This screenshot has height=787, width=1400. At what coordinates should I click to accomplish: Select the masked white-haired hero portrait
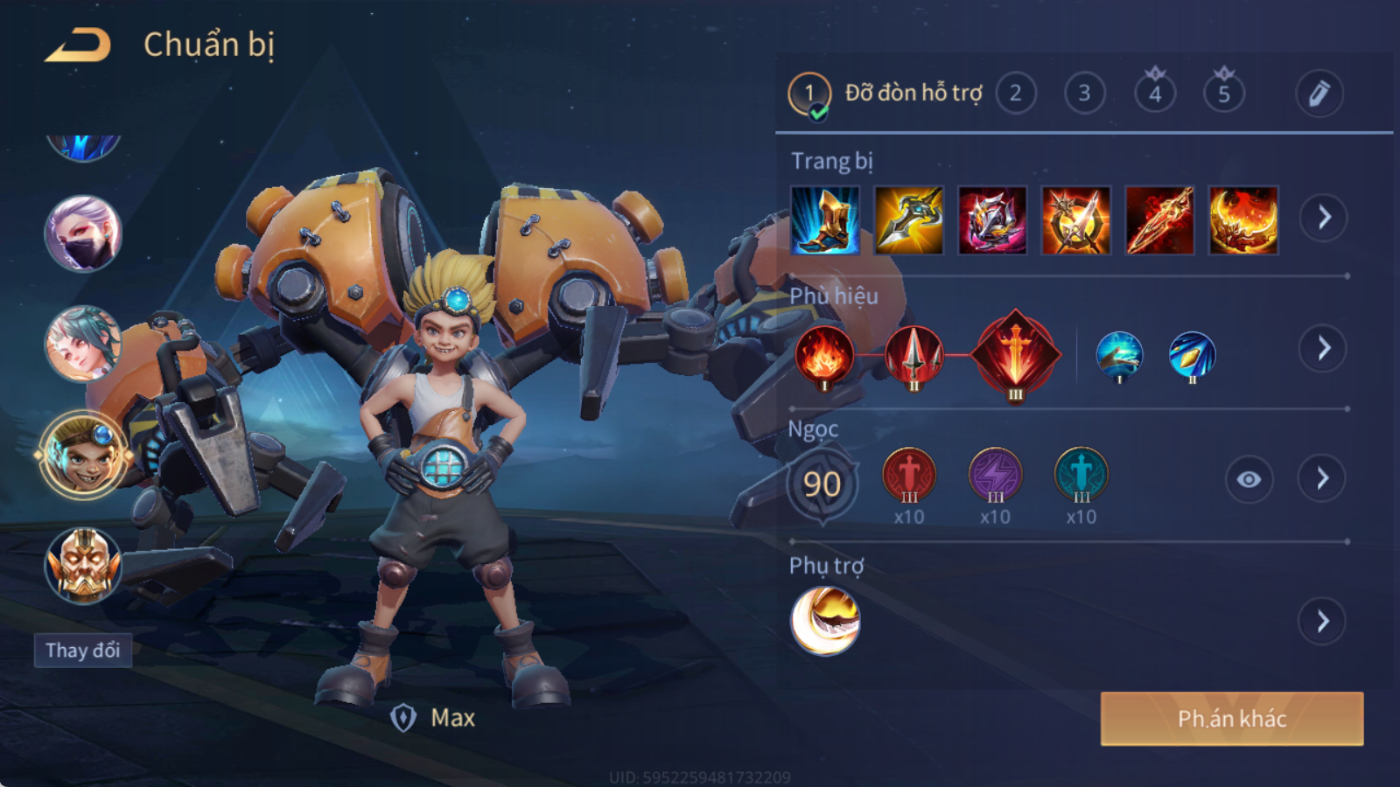pos(83,234)
